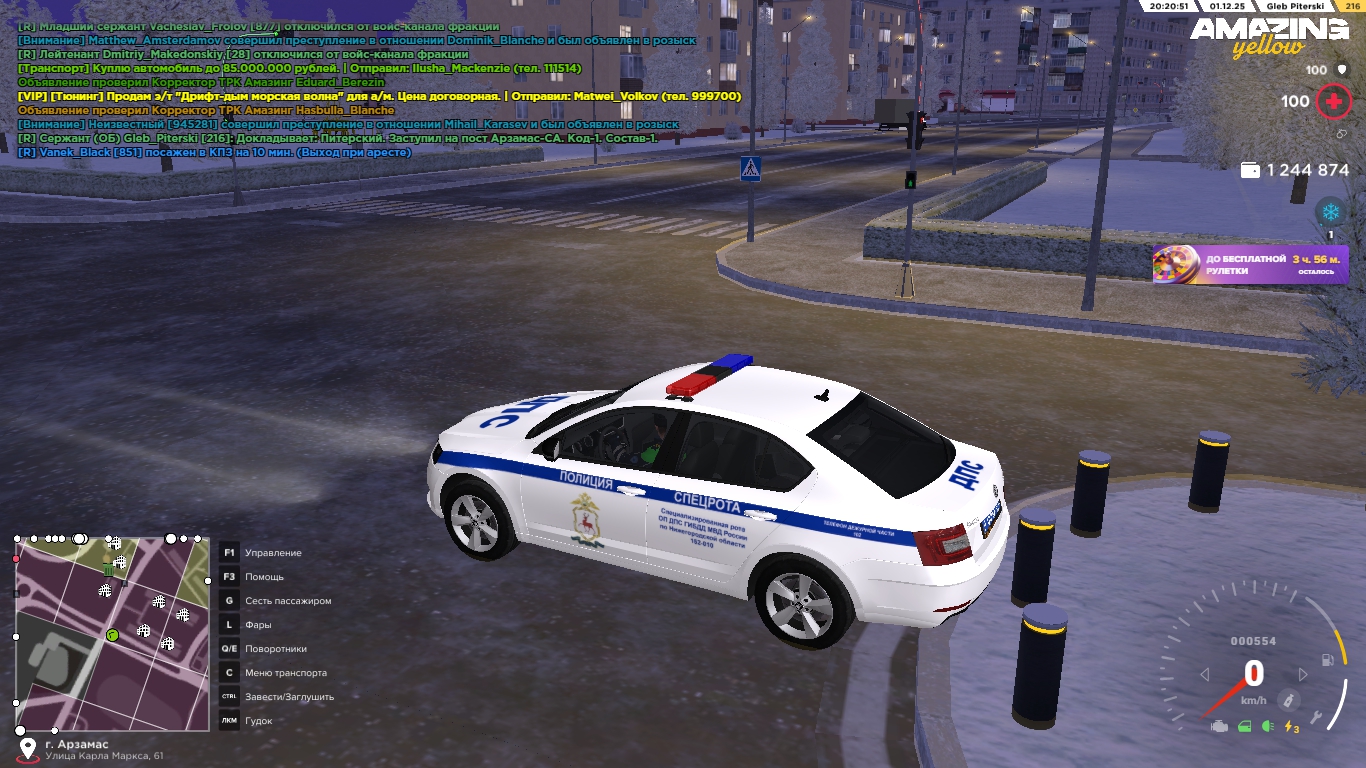Screen dimensions: 1366x768
Task: Open the city minimap
Action: [x=112, y=634]
